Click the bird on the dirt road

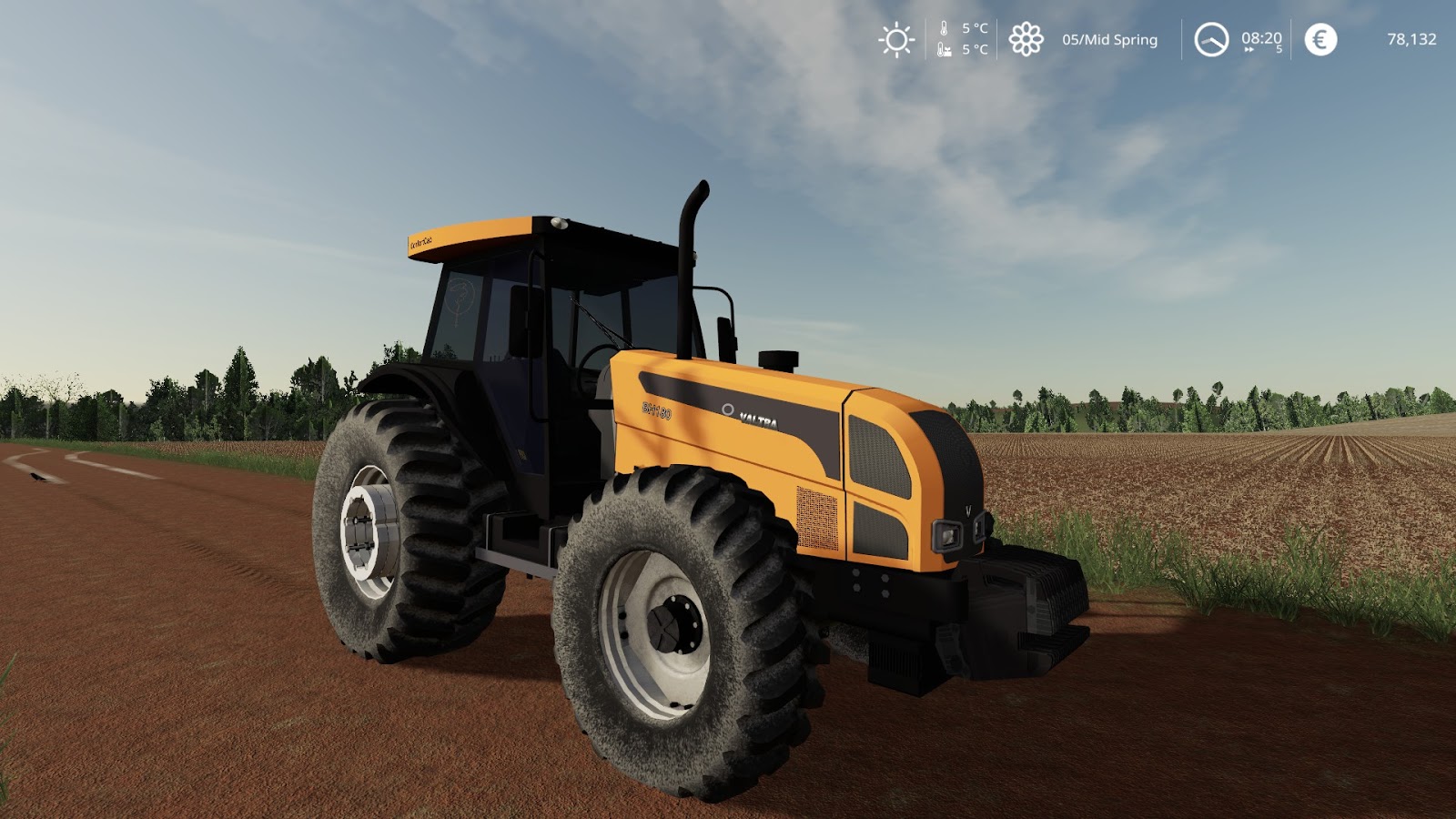[x=36, y=477]
